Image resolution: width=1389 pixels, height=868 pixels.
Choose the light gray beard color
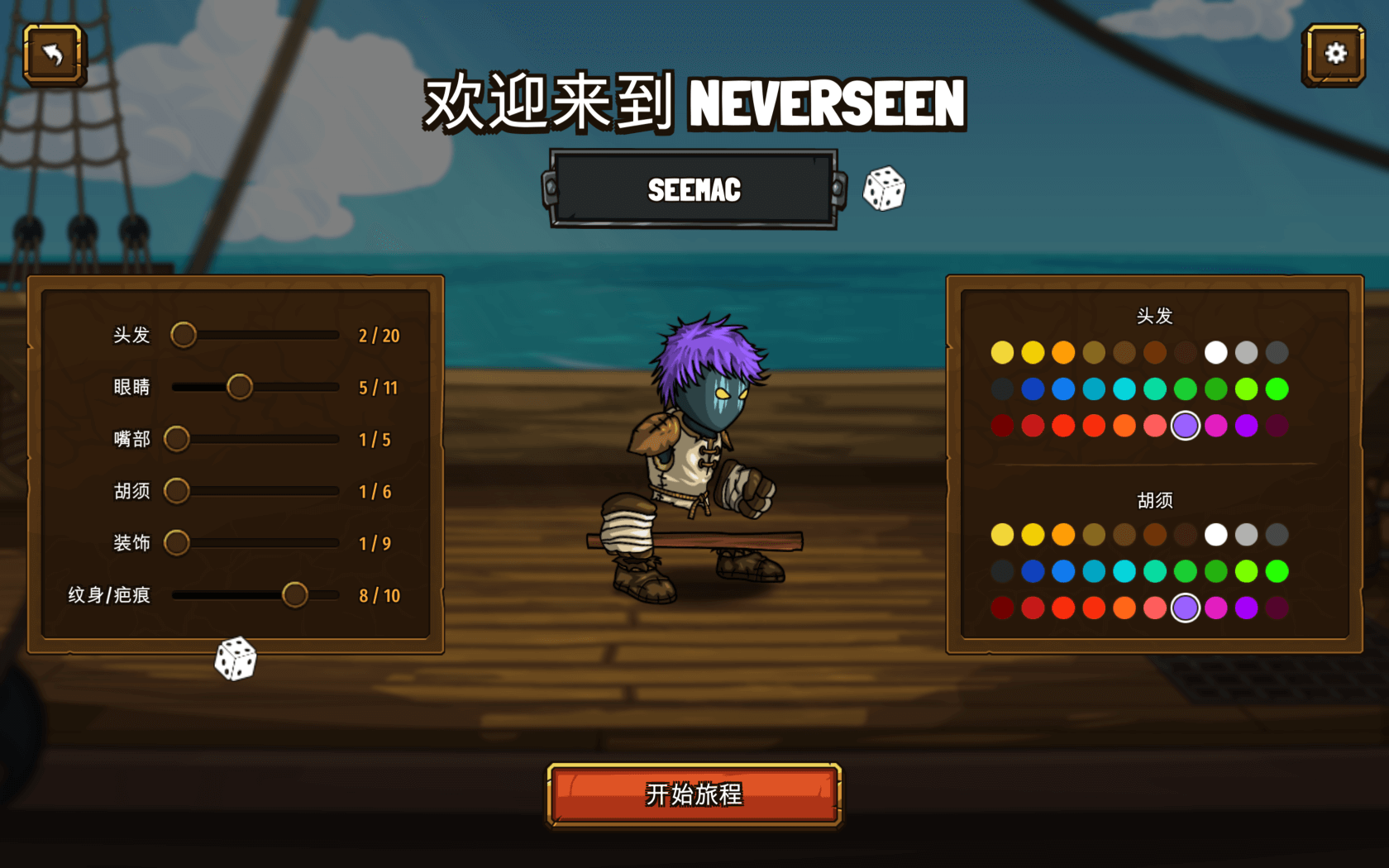click(1246, 535)
